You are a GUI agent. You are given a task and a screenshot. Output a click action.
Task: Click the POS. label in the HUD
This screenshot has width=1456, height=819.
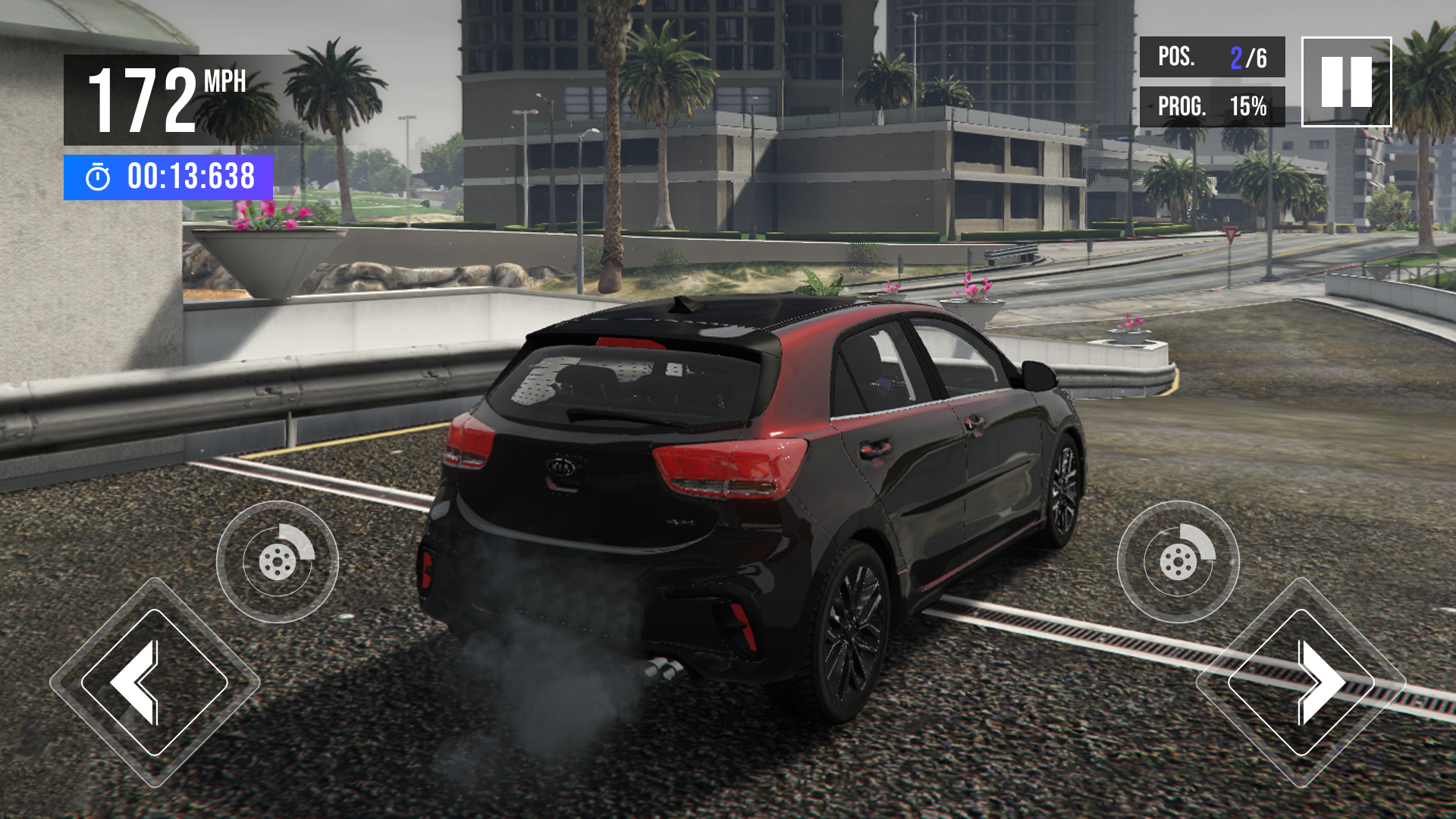pos(1176,55)
